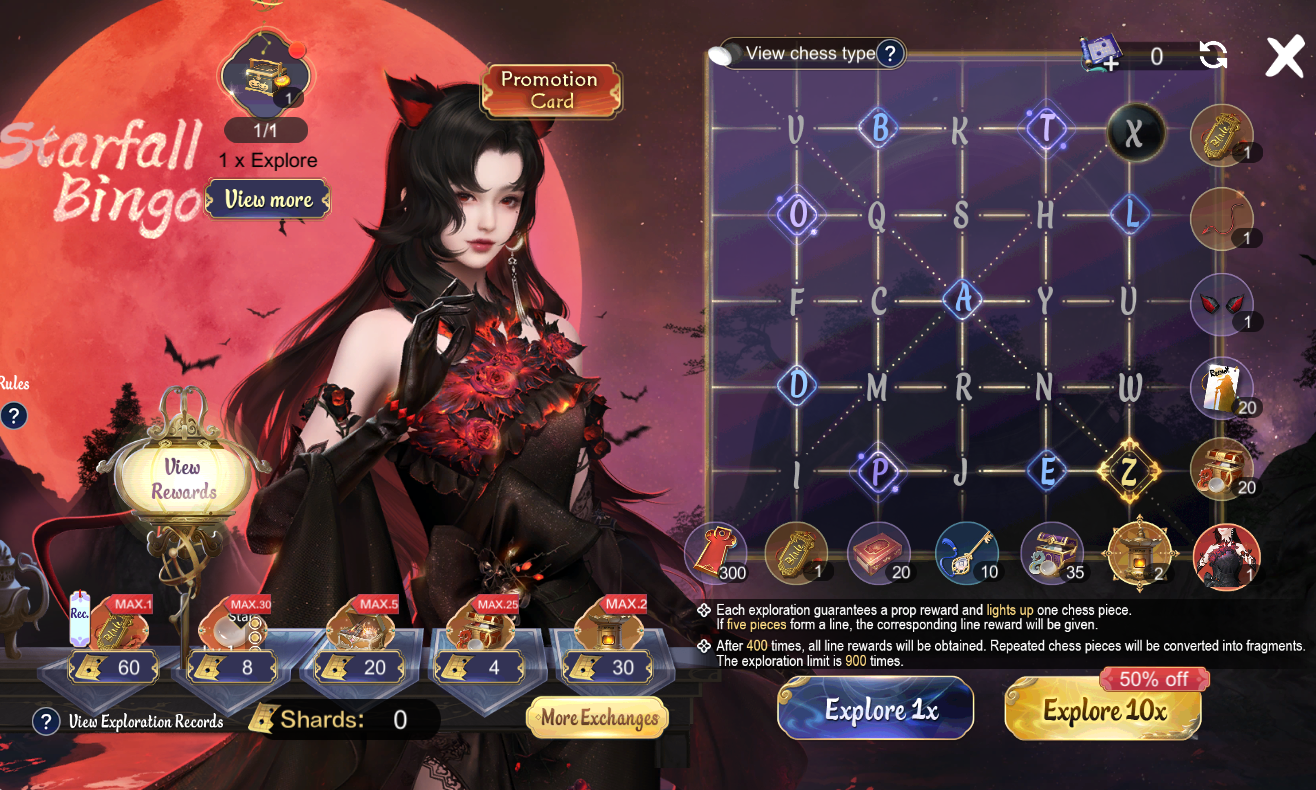This screenshot has width=1316, height=790.
Task: Open More Exchanges
Action: tap(598, 717)
